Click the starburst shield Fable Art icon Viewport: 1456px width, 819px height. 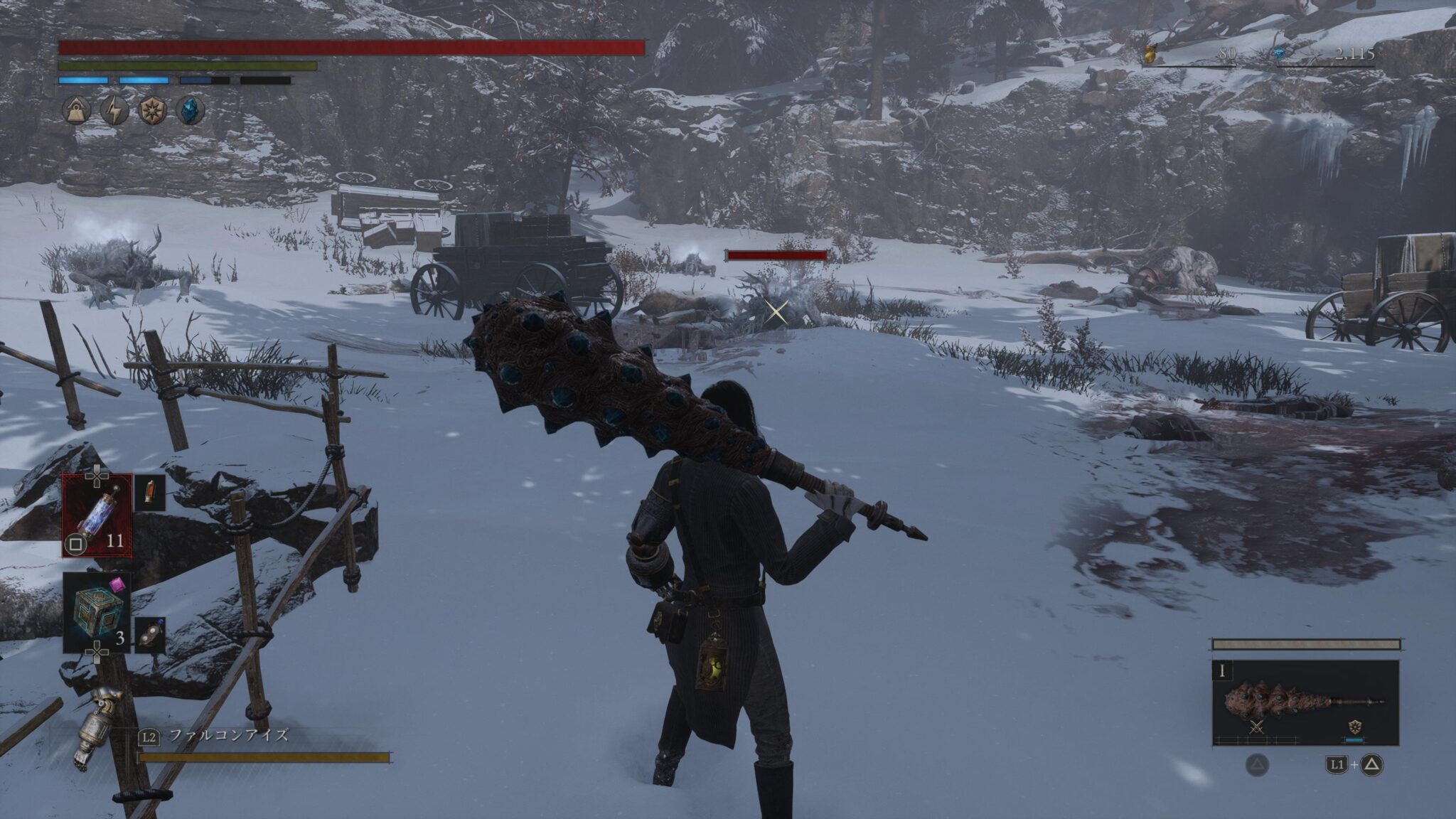(x=1354, y=727)
